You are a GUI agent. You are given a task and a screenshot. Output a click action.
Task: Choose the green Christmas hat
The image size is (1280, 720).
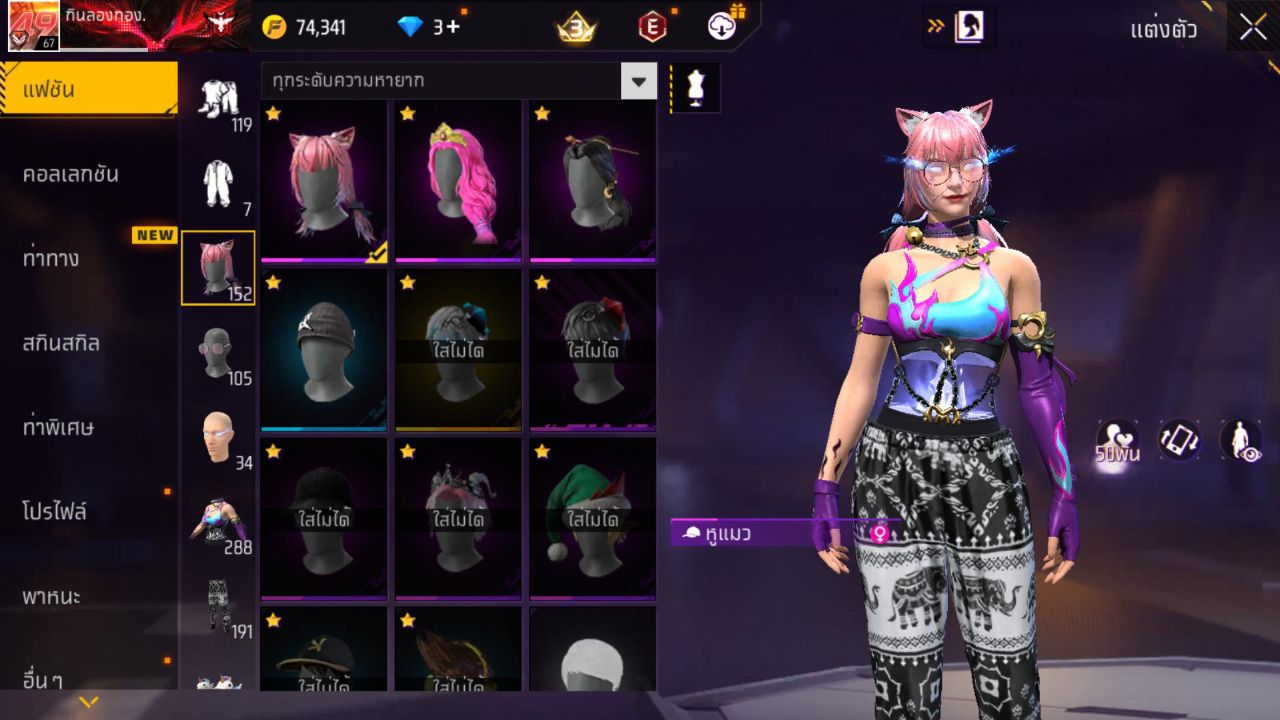pyautogui.click(x=592, y=519)
